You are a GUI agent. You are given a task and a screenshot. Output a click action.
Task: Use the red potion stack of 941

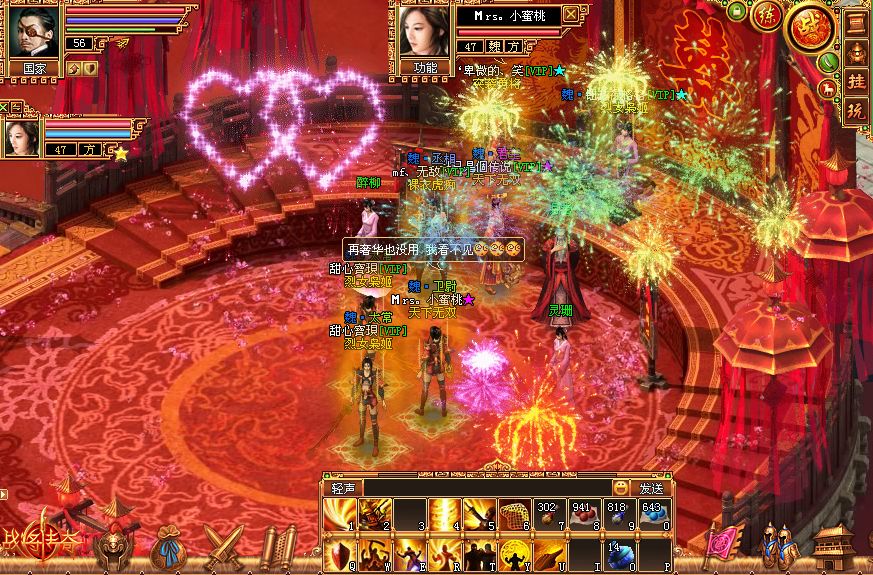click(583, 514)
